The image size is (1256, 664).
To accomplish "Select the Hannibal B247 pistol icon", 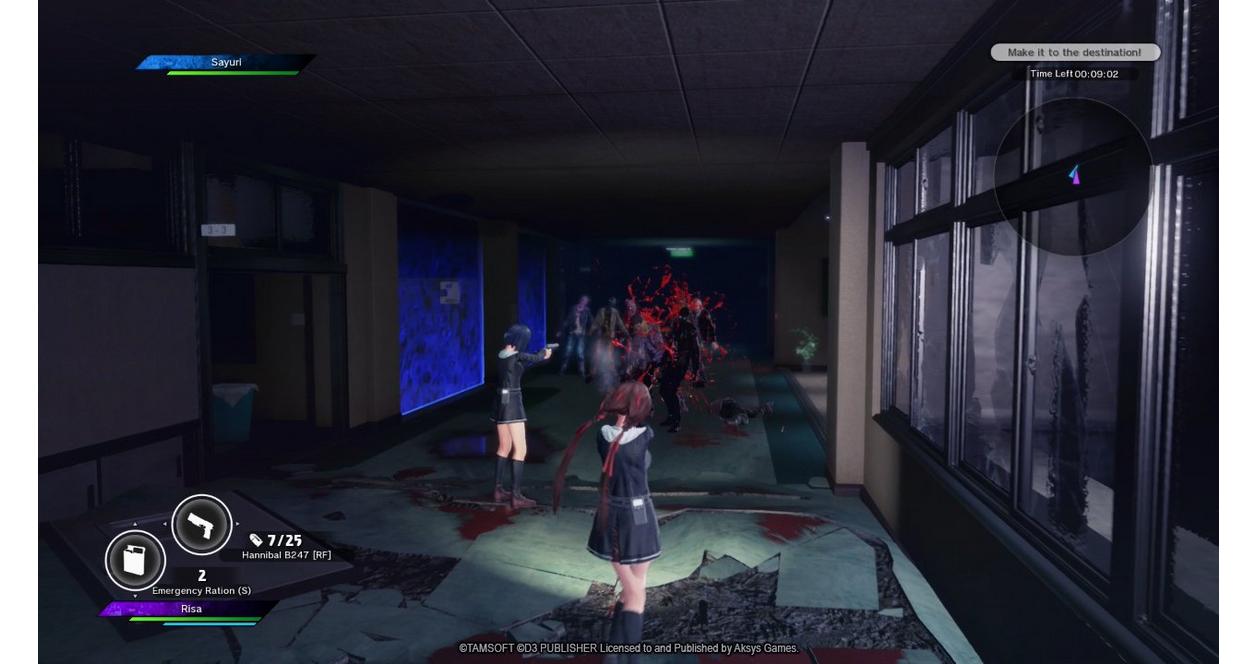I will tap(202, 525).
